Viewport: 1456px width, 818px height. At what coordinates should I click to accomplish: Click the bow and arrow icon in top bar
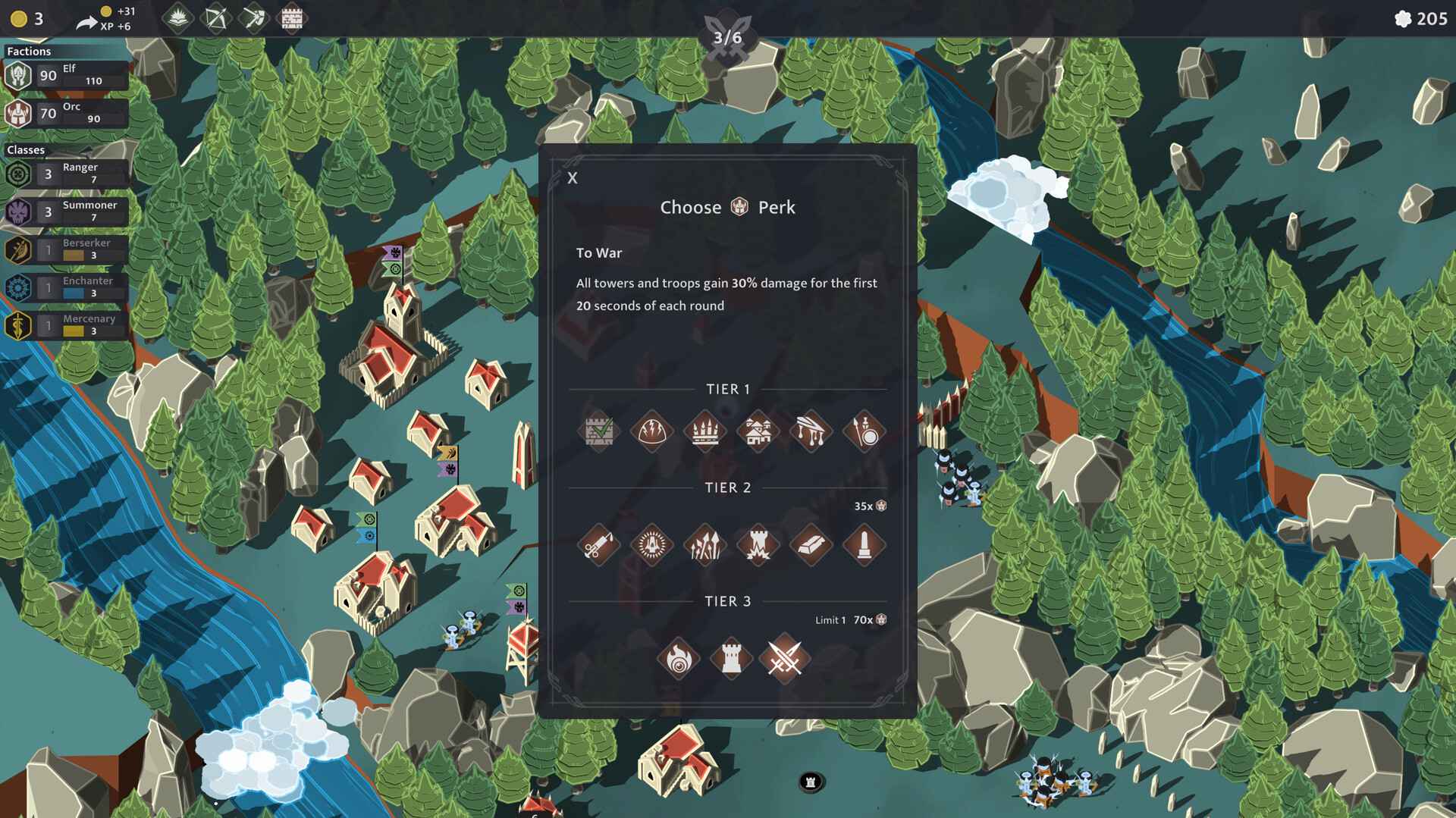(215, 18)
